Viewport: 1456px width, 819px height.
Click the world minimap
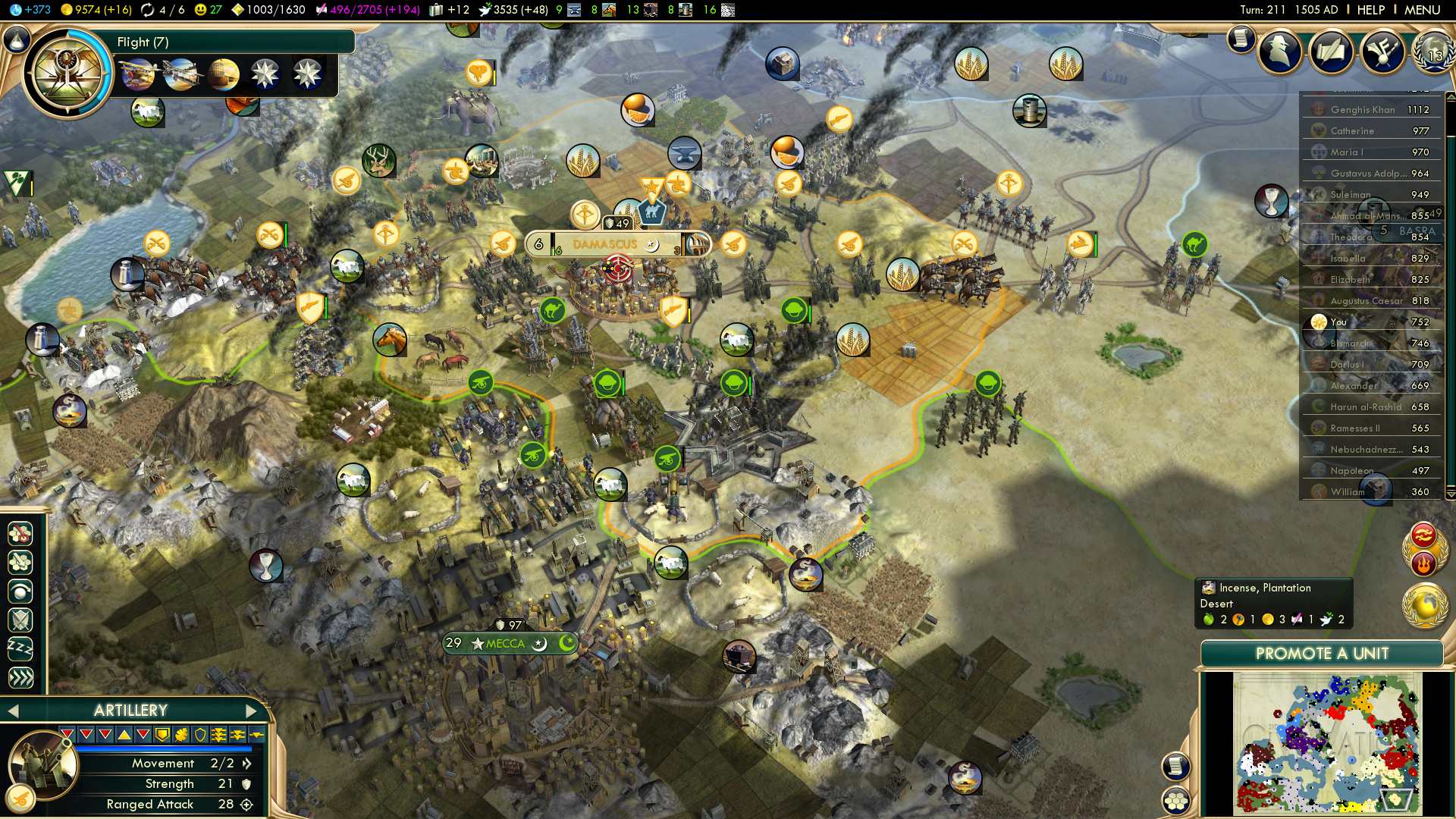coord(1327,743)
